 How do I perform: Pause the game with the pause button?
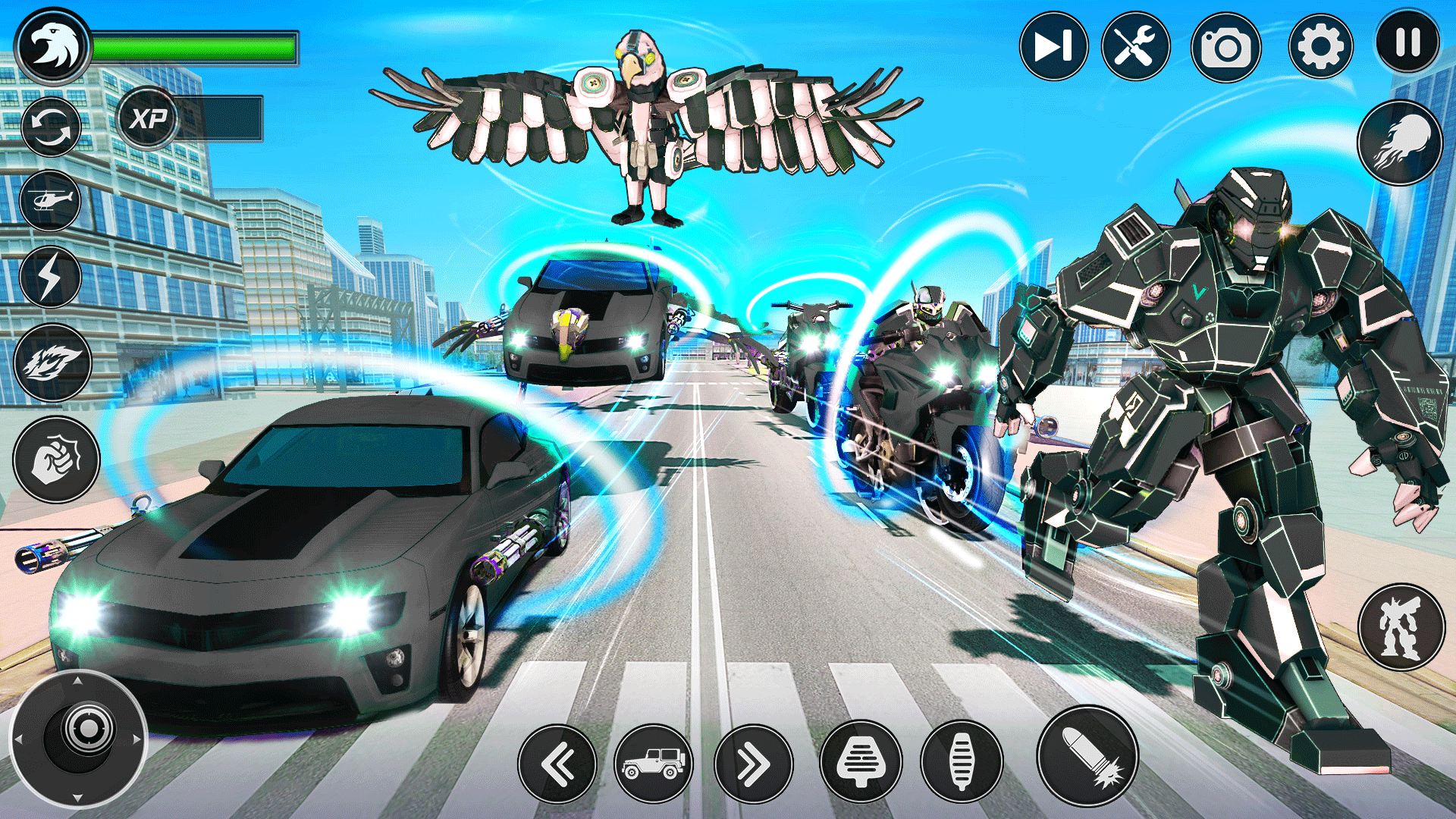coord(1407,42)
